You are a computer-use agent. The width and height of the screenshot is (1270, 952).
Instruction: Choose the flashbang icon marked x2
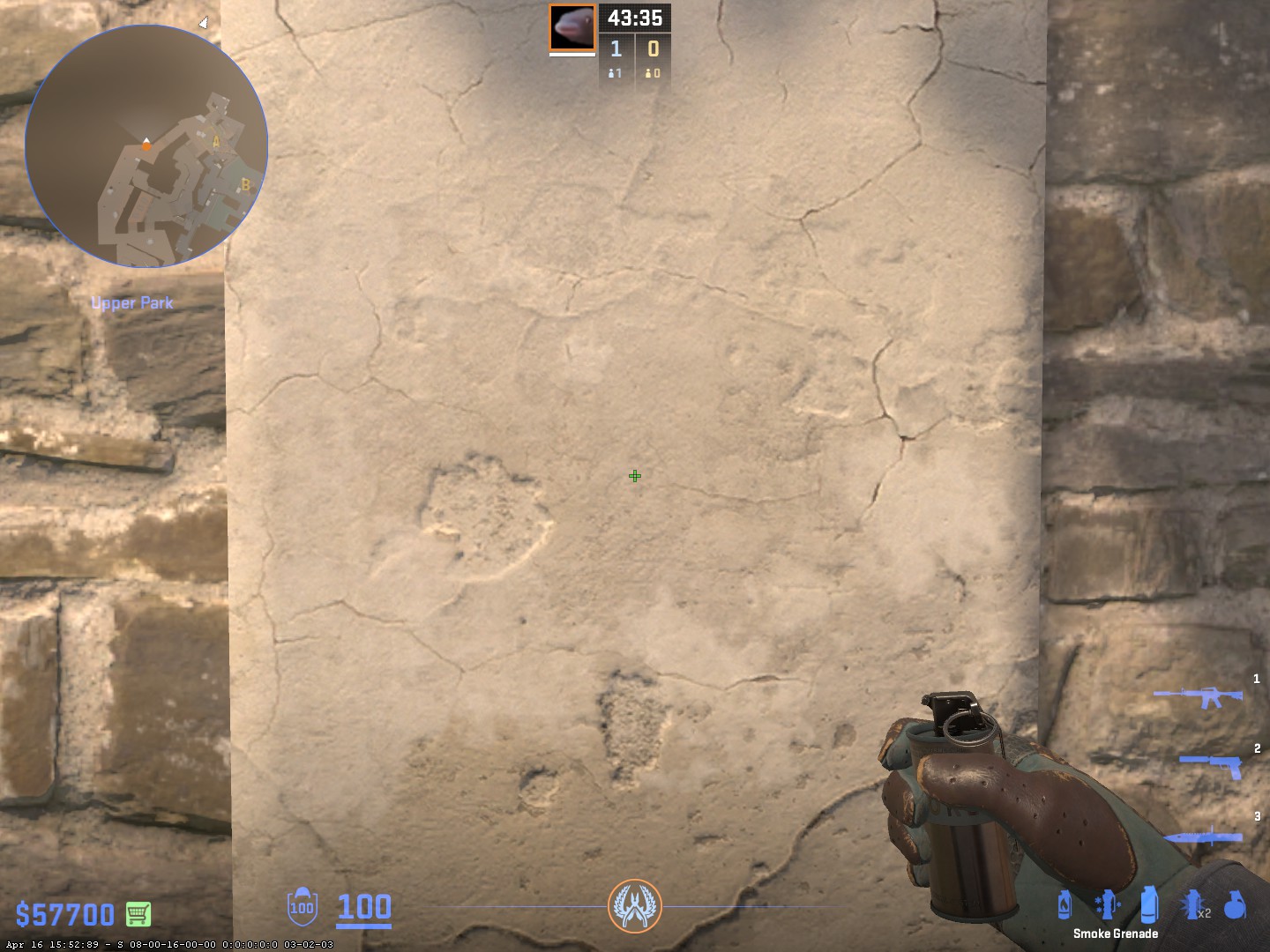click(x=1192, y=904)
